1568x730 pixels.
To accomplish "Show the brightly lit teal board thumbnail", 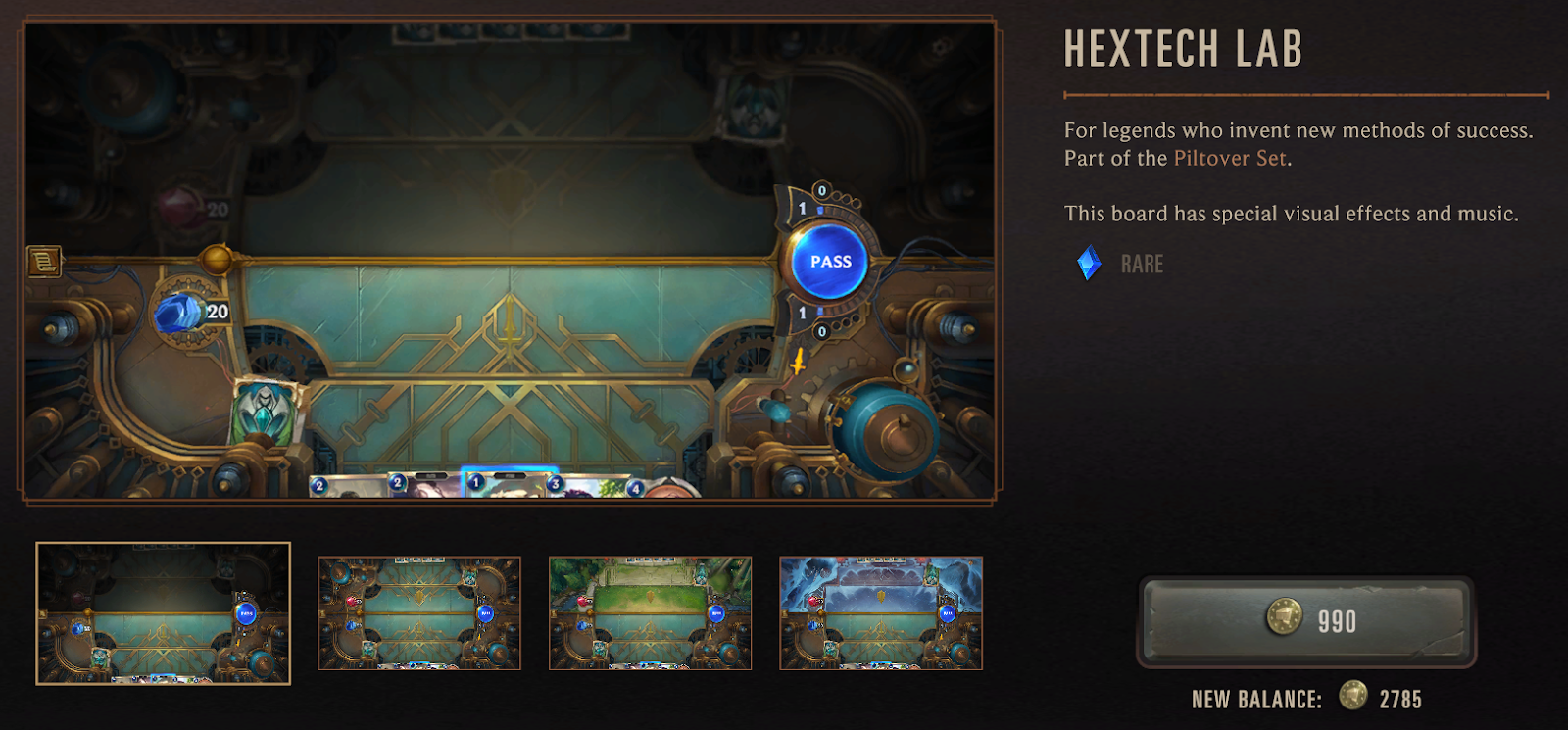I will click(x=419, y=613).
